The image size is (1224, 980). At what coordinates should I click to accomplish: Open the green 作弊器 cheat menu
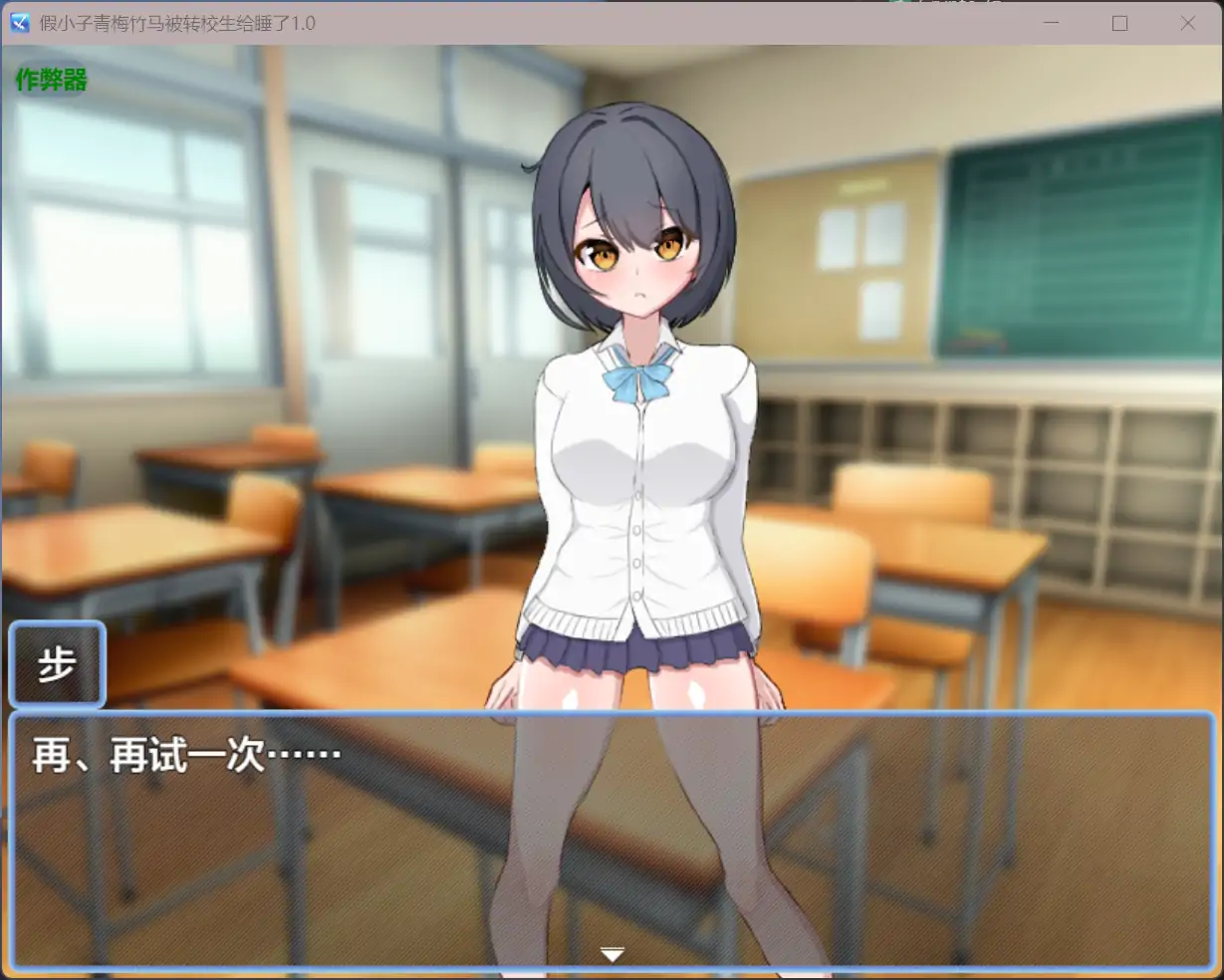52,80
